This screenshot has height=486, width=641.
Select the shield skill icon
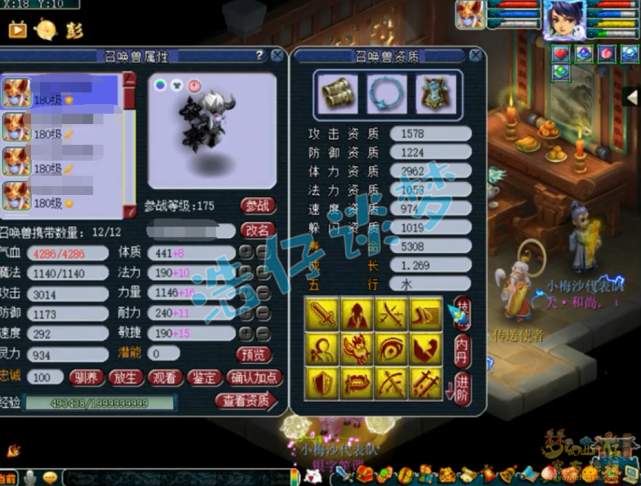click(325, 383)
